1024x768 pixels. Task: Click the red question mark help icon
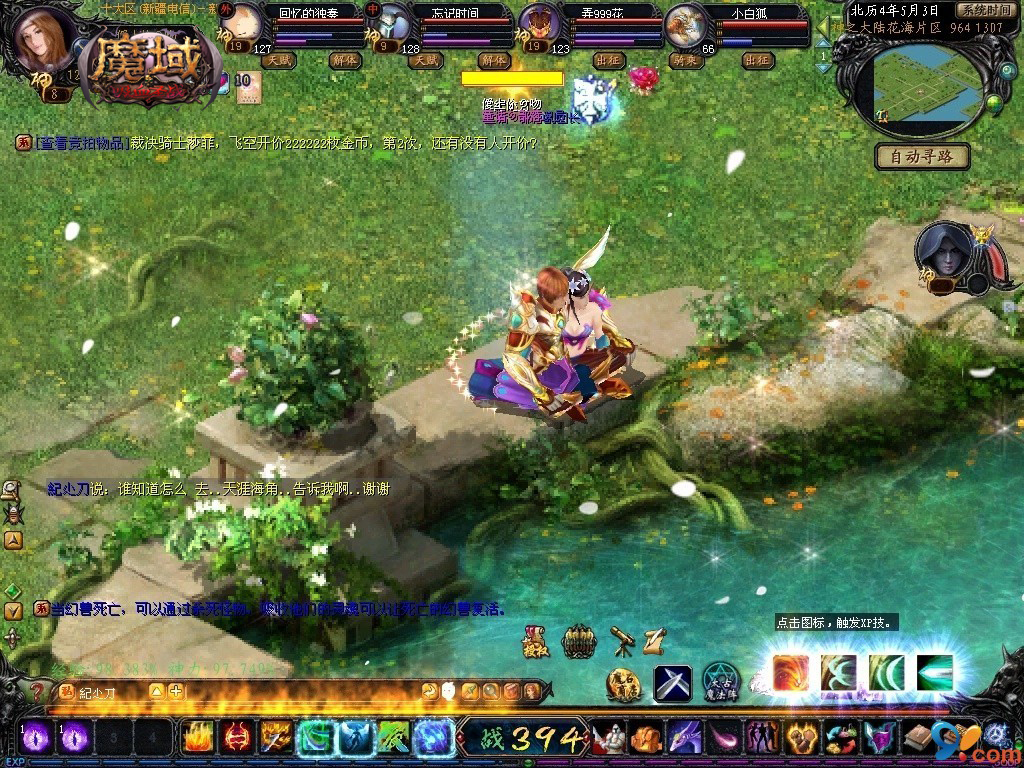37,690
